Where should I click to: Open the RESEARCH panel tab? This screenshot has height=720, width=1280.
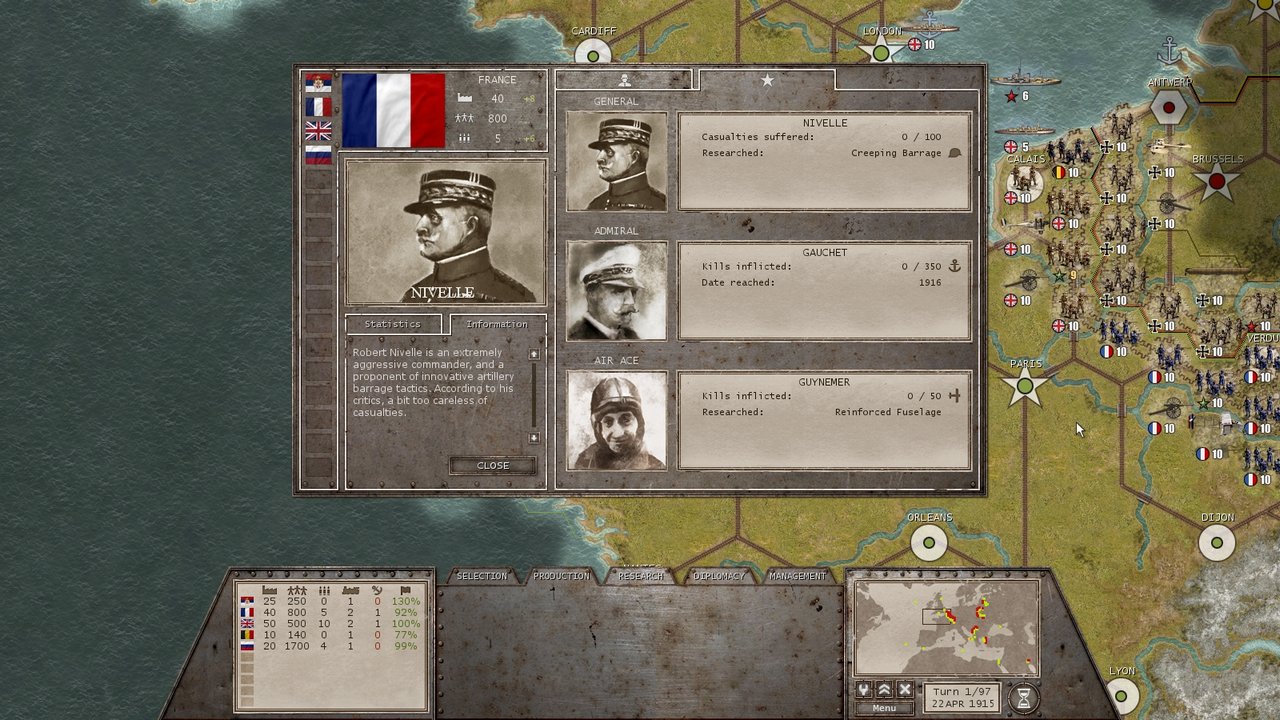639,577
